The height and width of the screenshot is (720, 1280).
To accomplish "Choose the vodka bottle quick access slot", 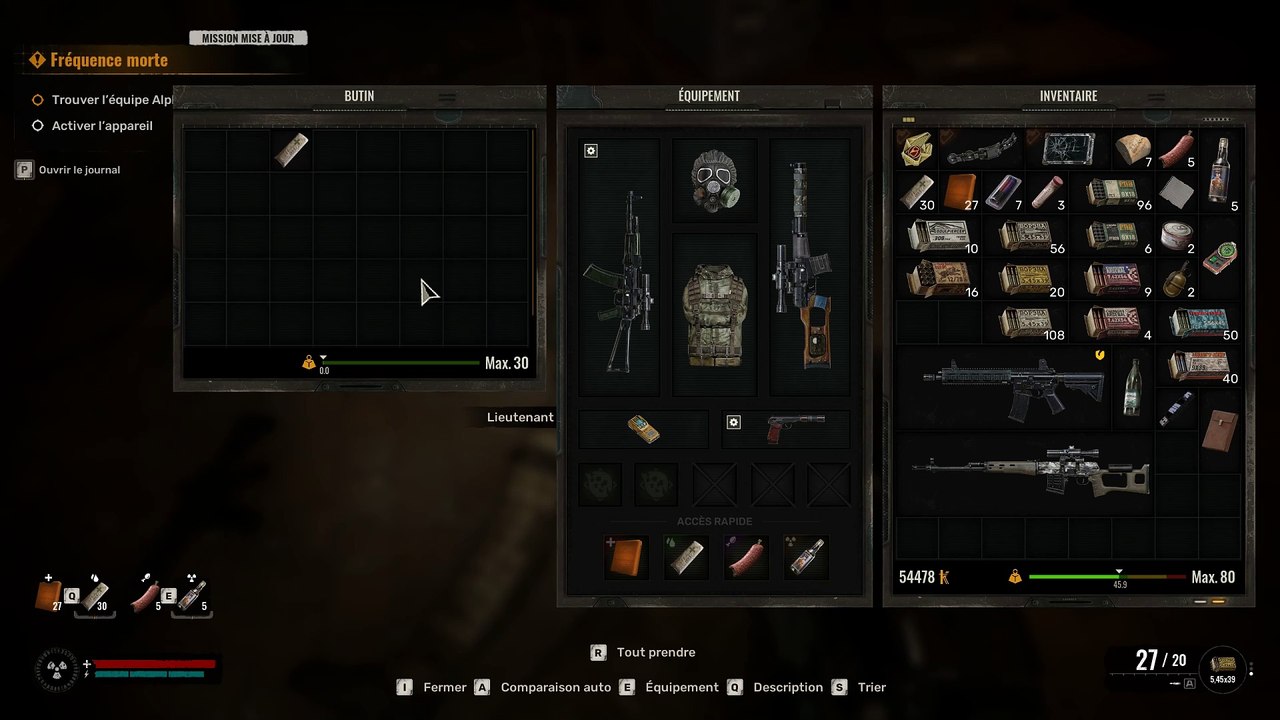I will point(805,557).
